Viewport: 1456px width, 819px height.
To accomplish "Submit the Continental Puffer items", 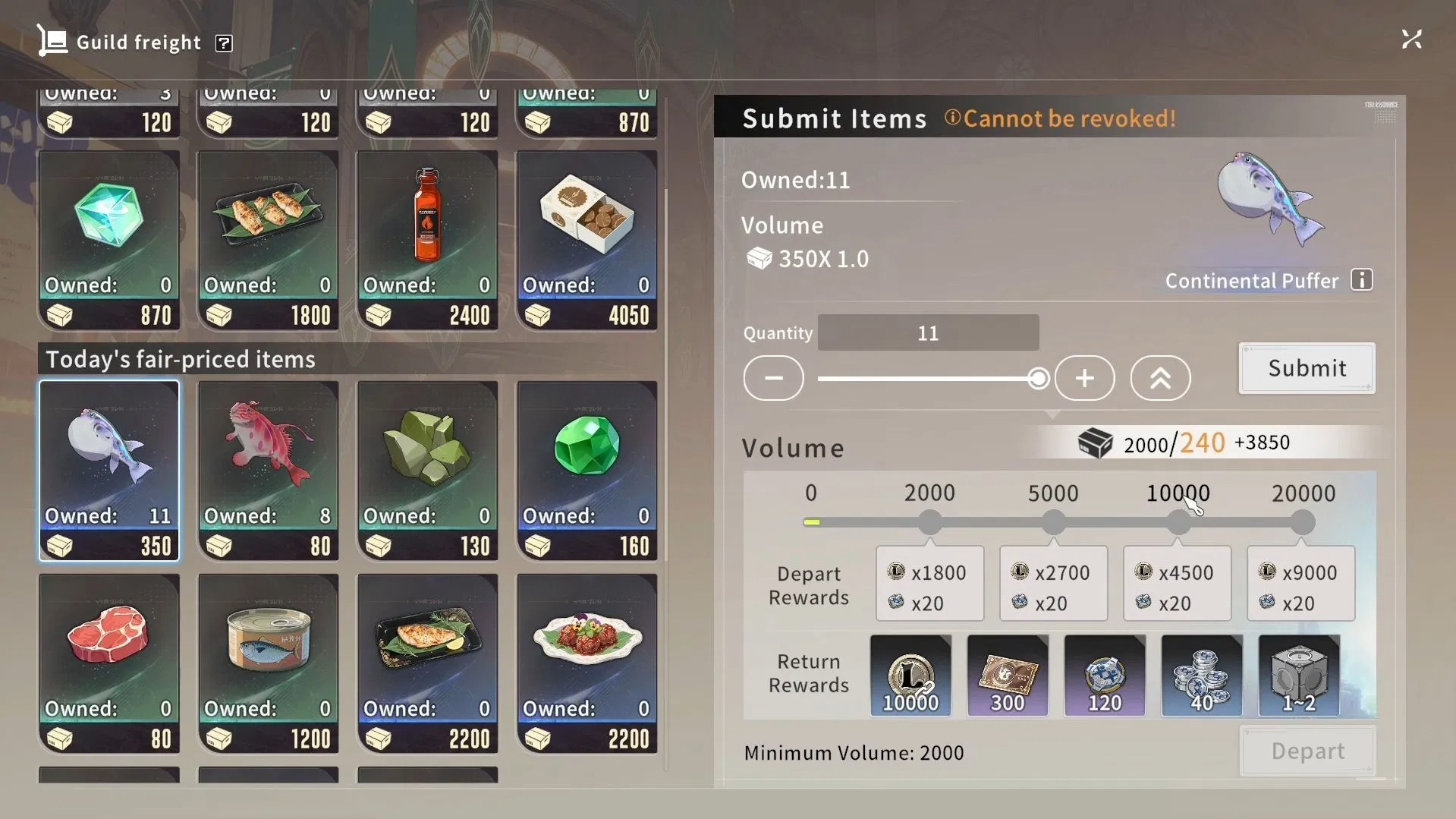I will point(1307,368).
